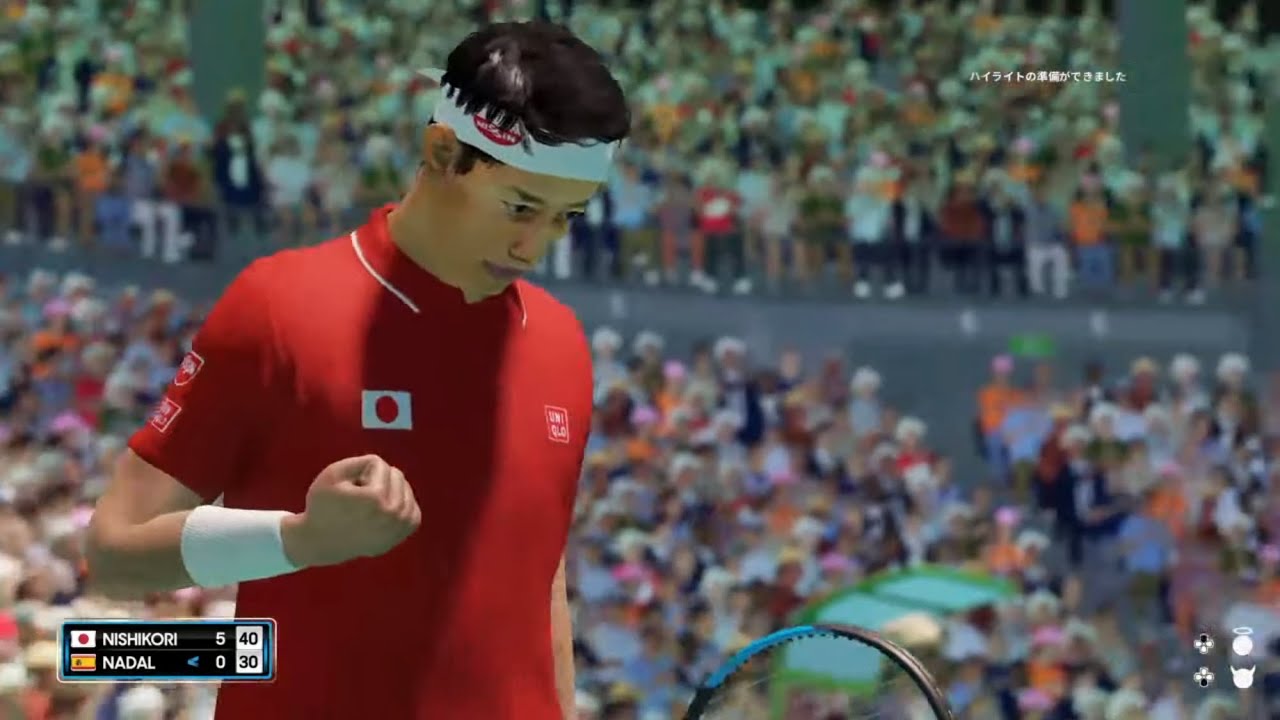Open the highlight-ready notification message
Viewport: 1280px width, 720px height.
tap(1047, 76)
